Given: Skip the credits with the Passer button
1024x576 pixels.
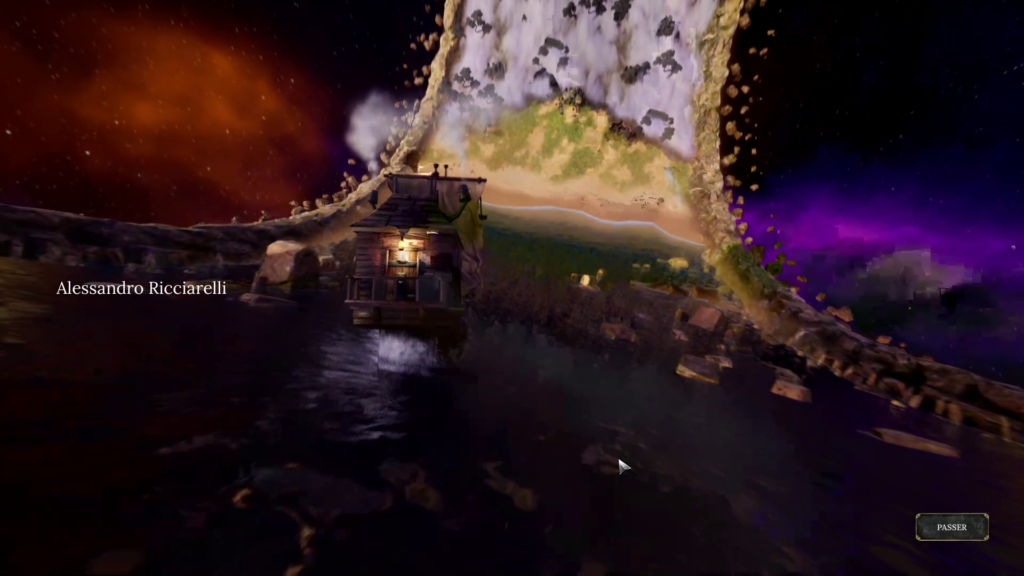Looking at the screenshot, I should [951, 527].
